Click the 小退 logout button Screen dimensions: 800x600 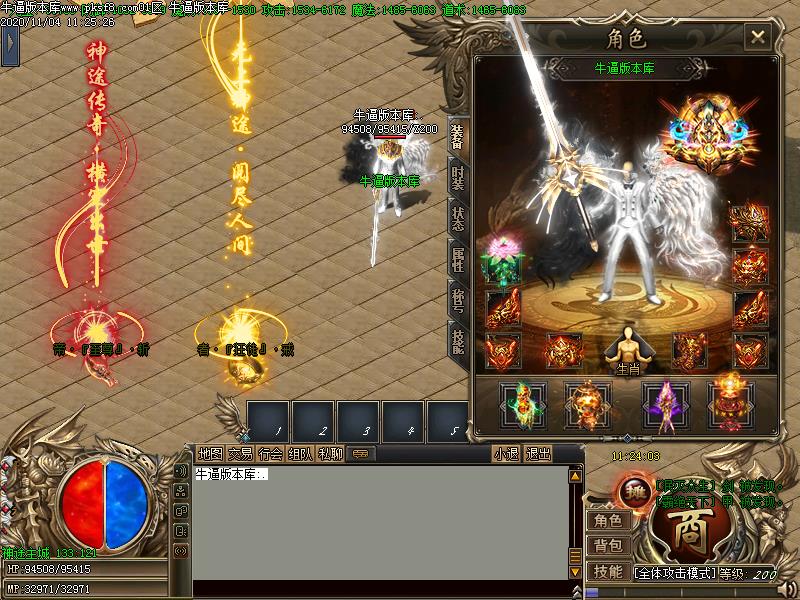pos(506,453)
